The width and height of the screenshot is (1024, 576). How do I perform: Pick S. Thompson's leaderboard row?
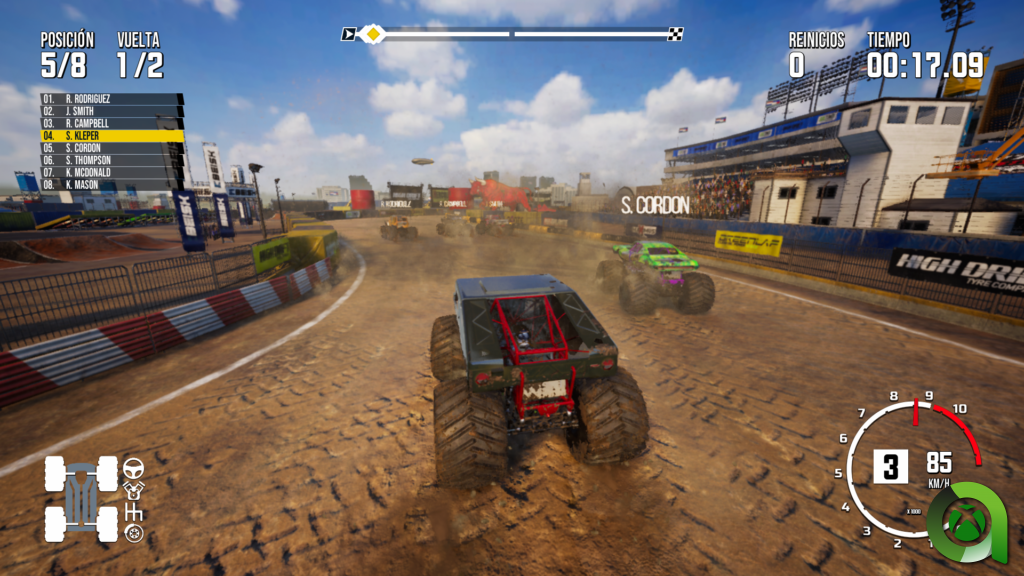(110, 160)
